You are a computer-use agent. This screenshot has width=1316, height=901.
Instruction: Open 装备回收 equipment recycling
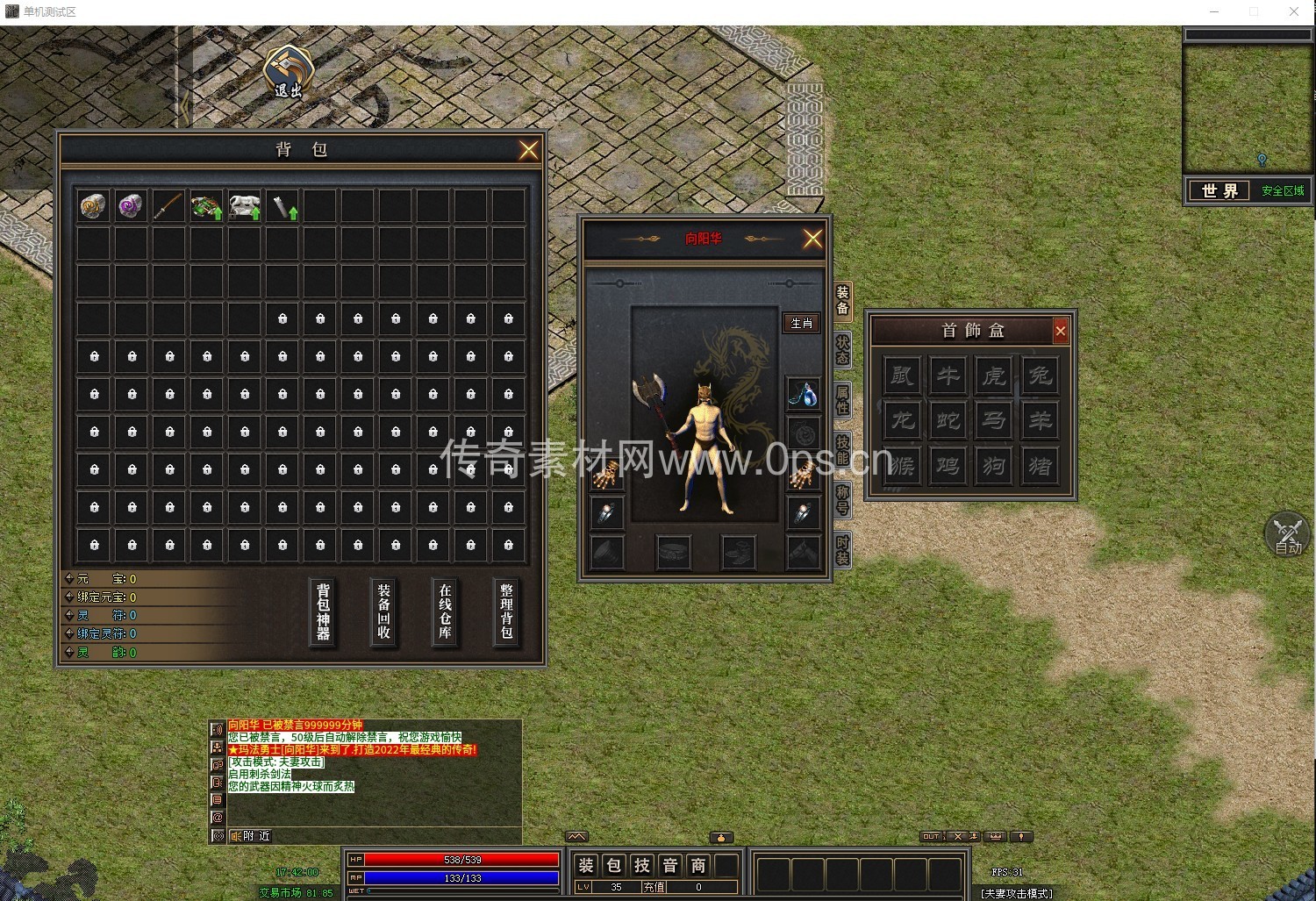coord(383,611)
